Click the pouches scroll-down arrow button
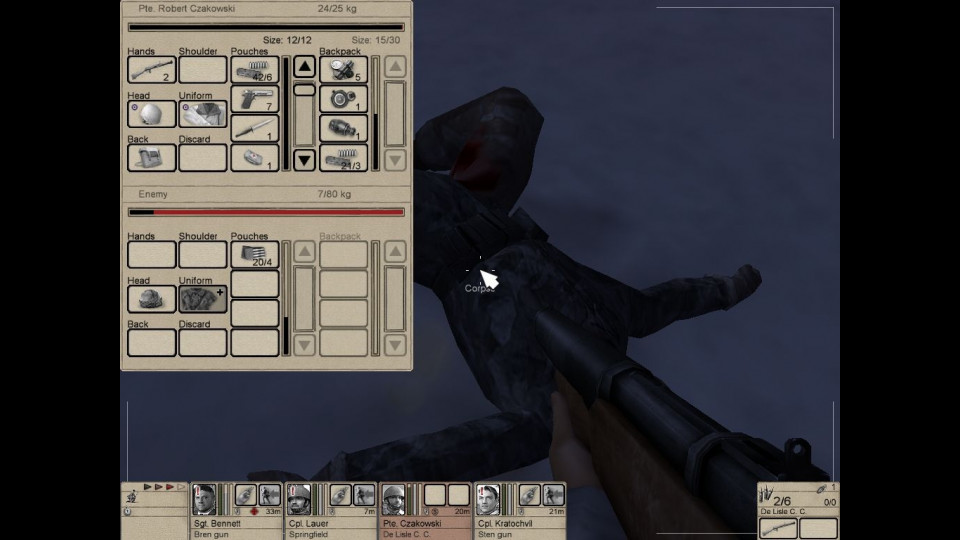This screenshot has width=960, height=540. coord(304,159)
